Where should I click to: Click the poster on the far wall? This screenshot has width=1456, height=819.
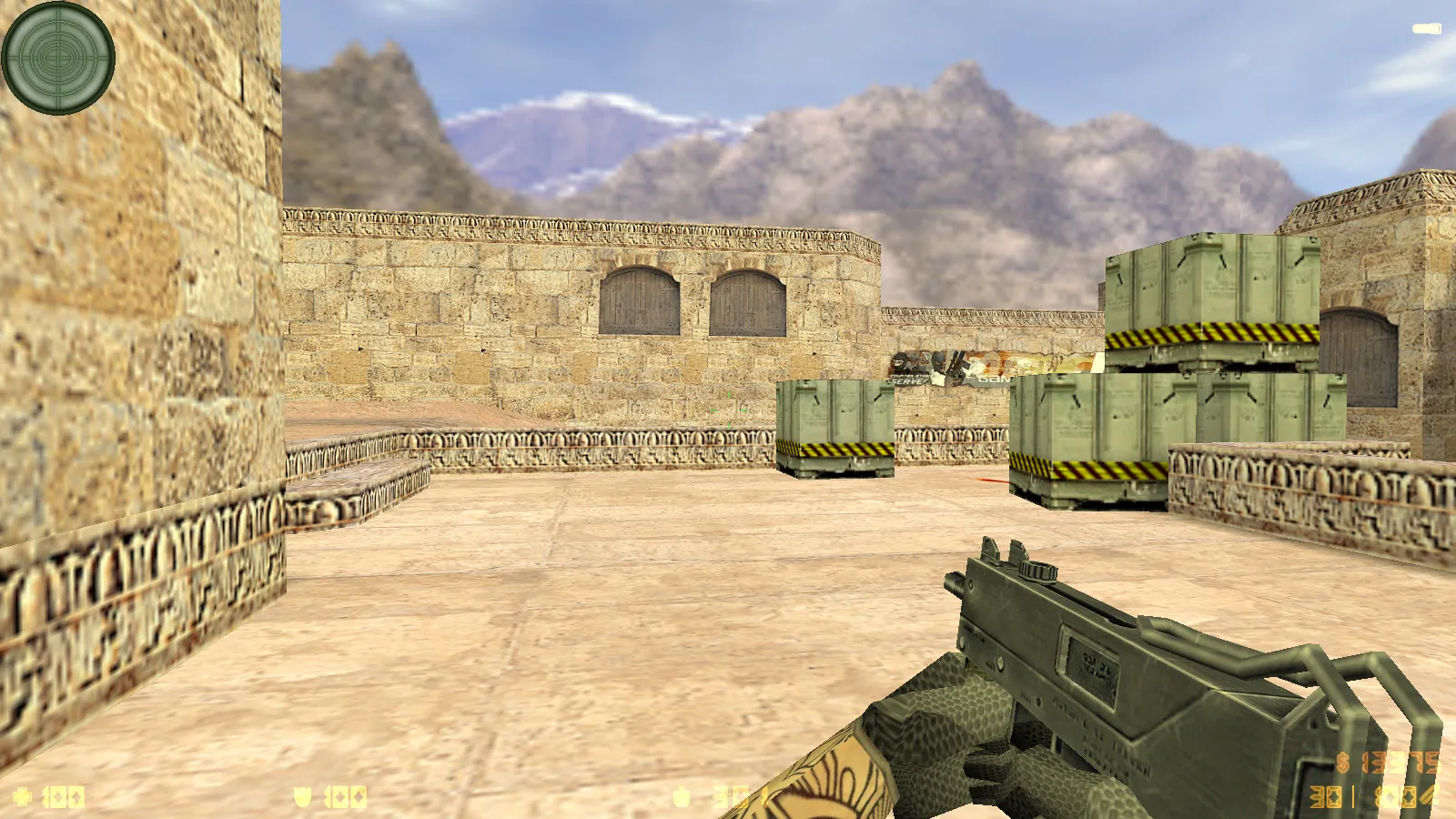point(946,364)
